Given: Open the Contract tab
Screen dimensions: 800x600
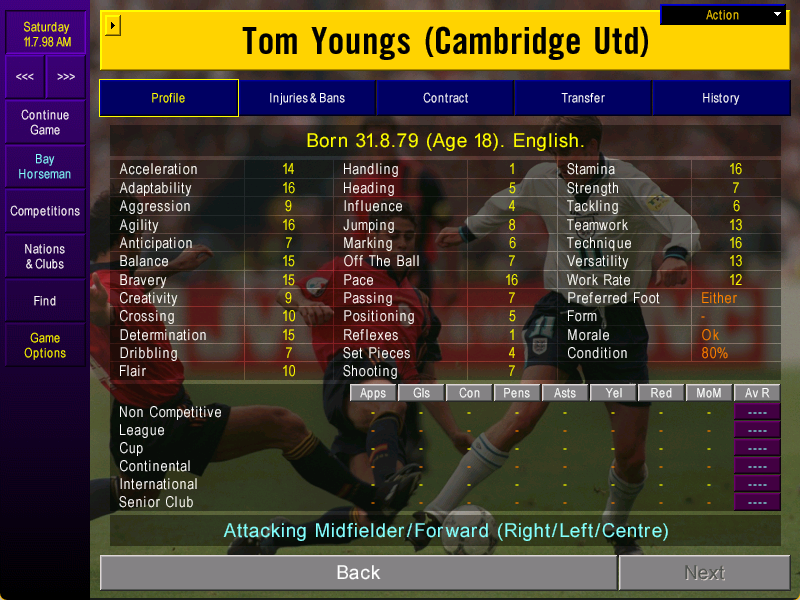Looking at the screenshot, I should coord(445,98).
